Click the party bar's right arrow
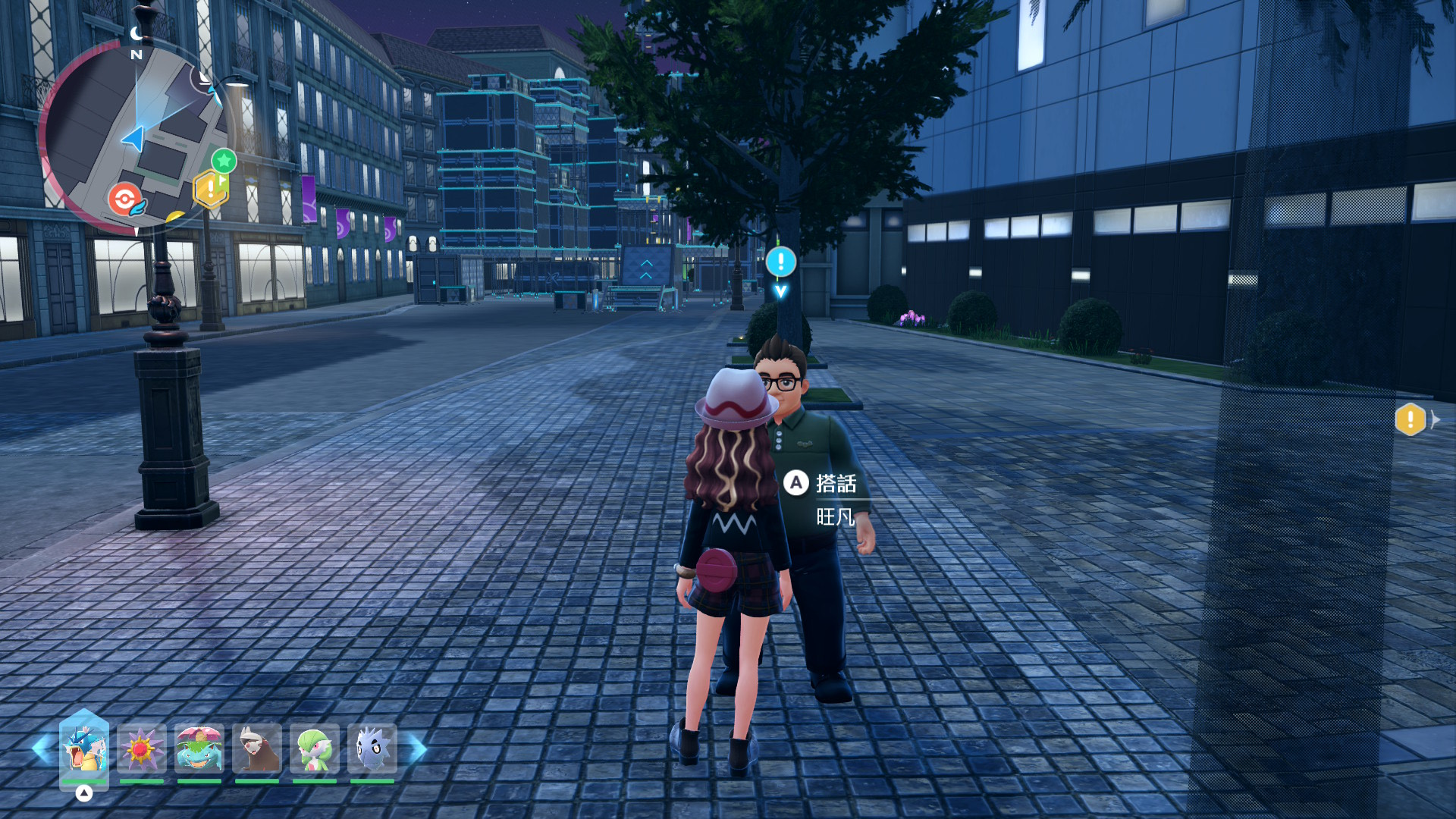 [418, 749]
